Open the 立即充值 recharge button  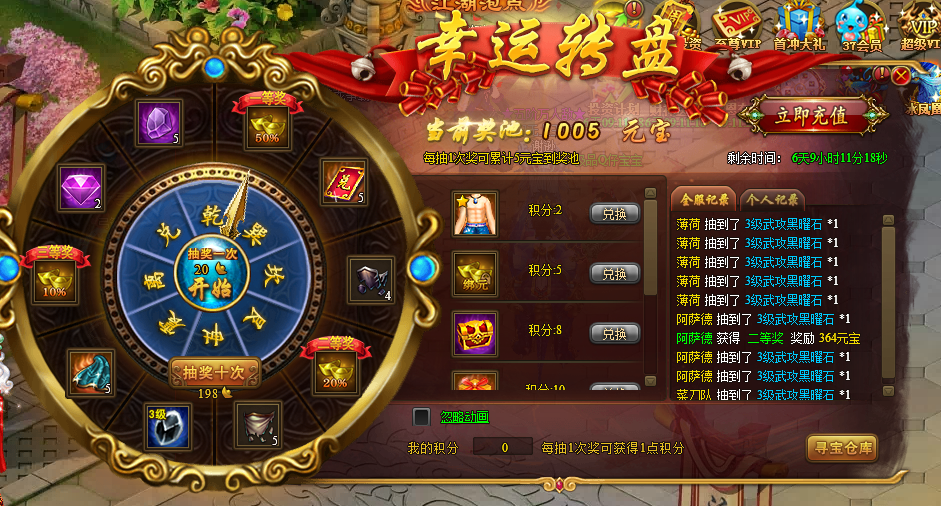[811, 116]
